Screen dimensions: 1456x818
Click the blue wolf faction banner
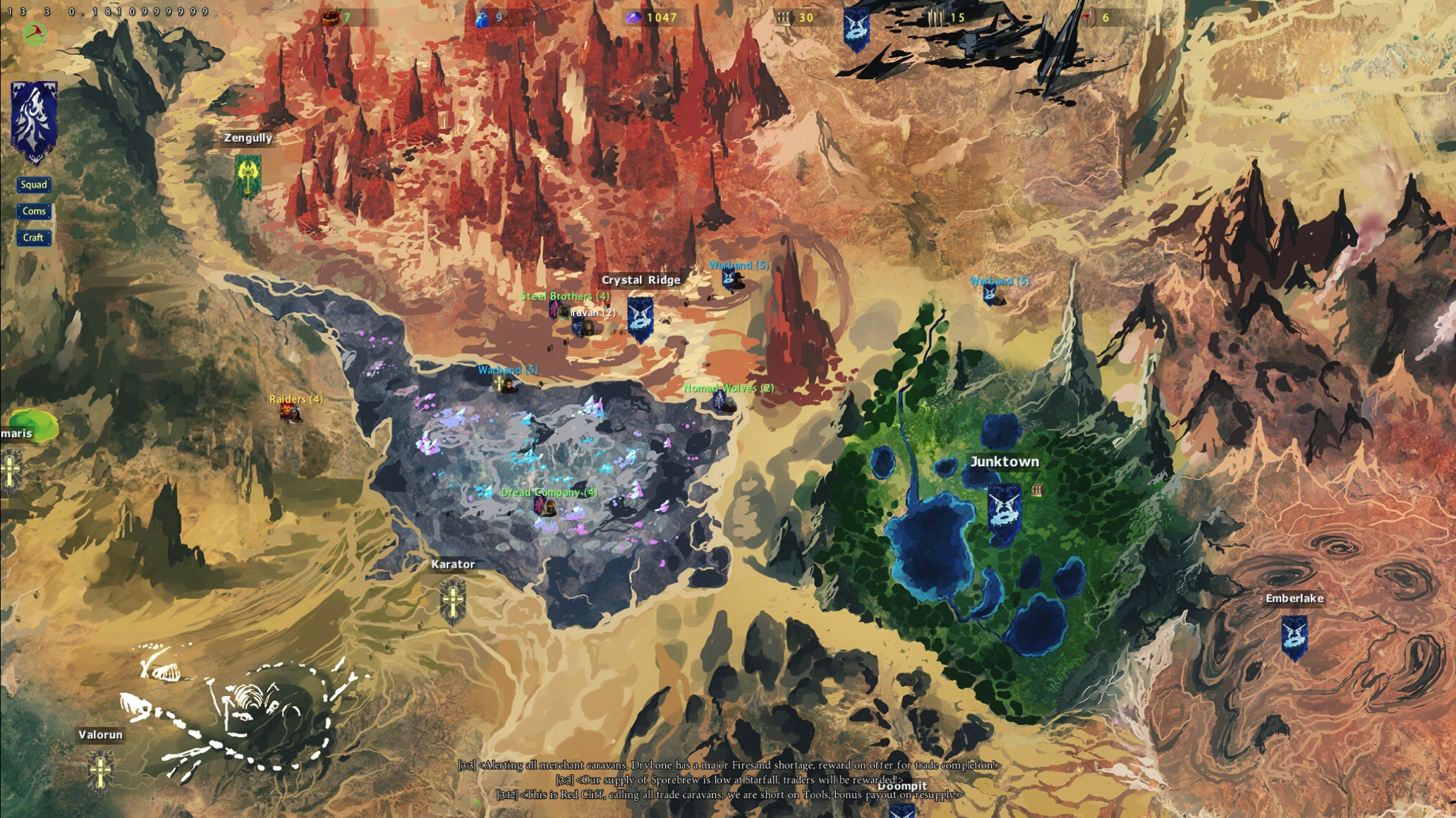34,121
